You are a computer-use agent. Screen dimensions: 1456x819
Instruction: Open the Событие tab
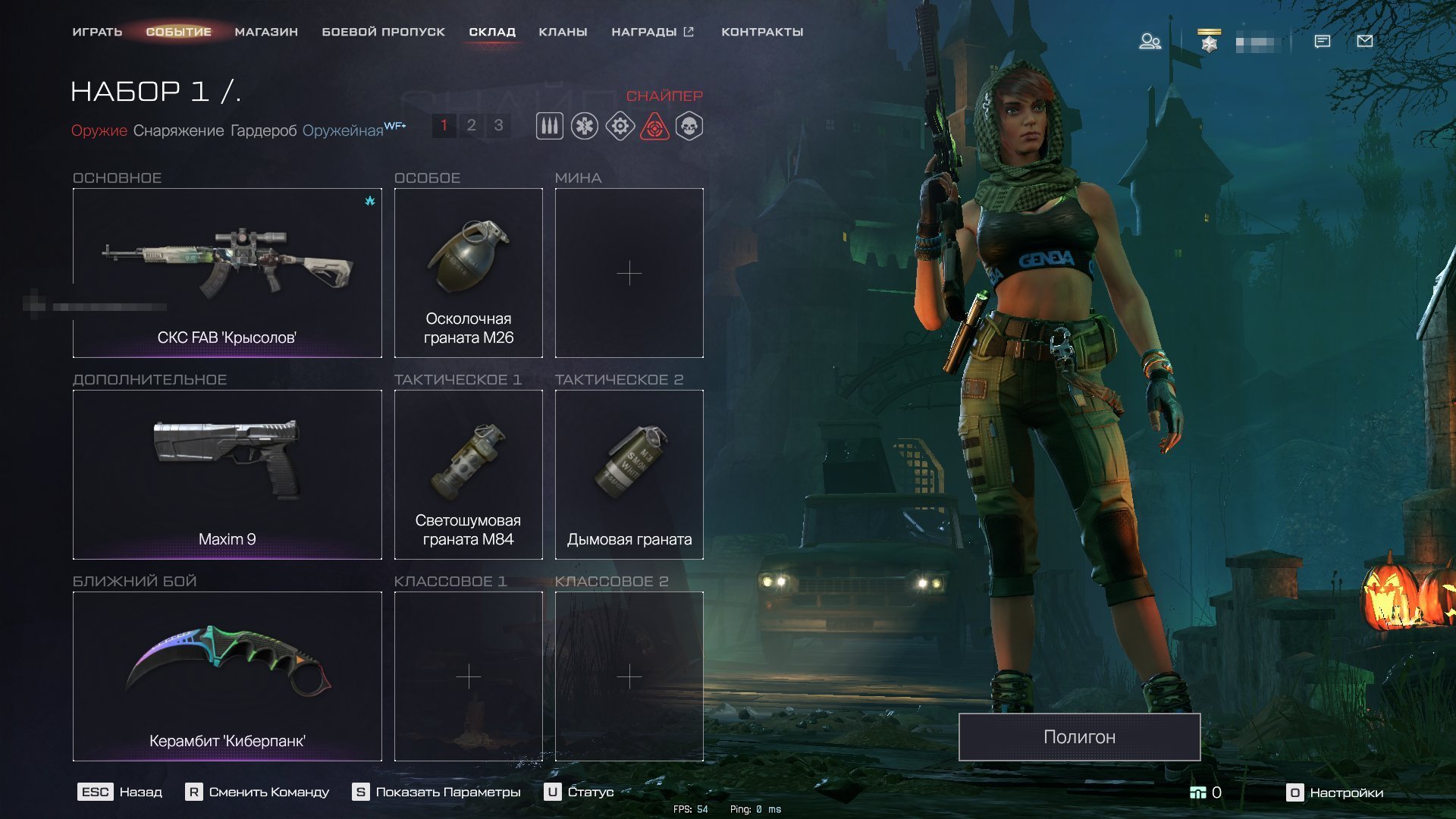178,32
